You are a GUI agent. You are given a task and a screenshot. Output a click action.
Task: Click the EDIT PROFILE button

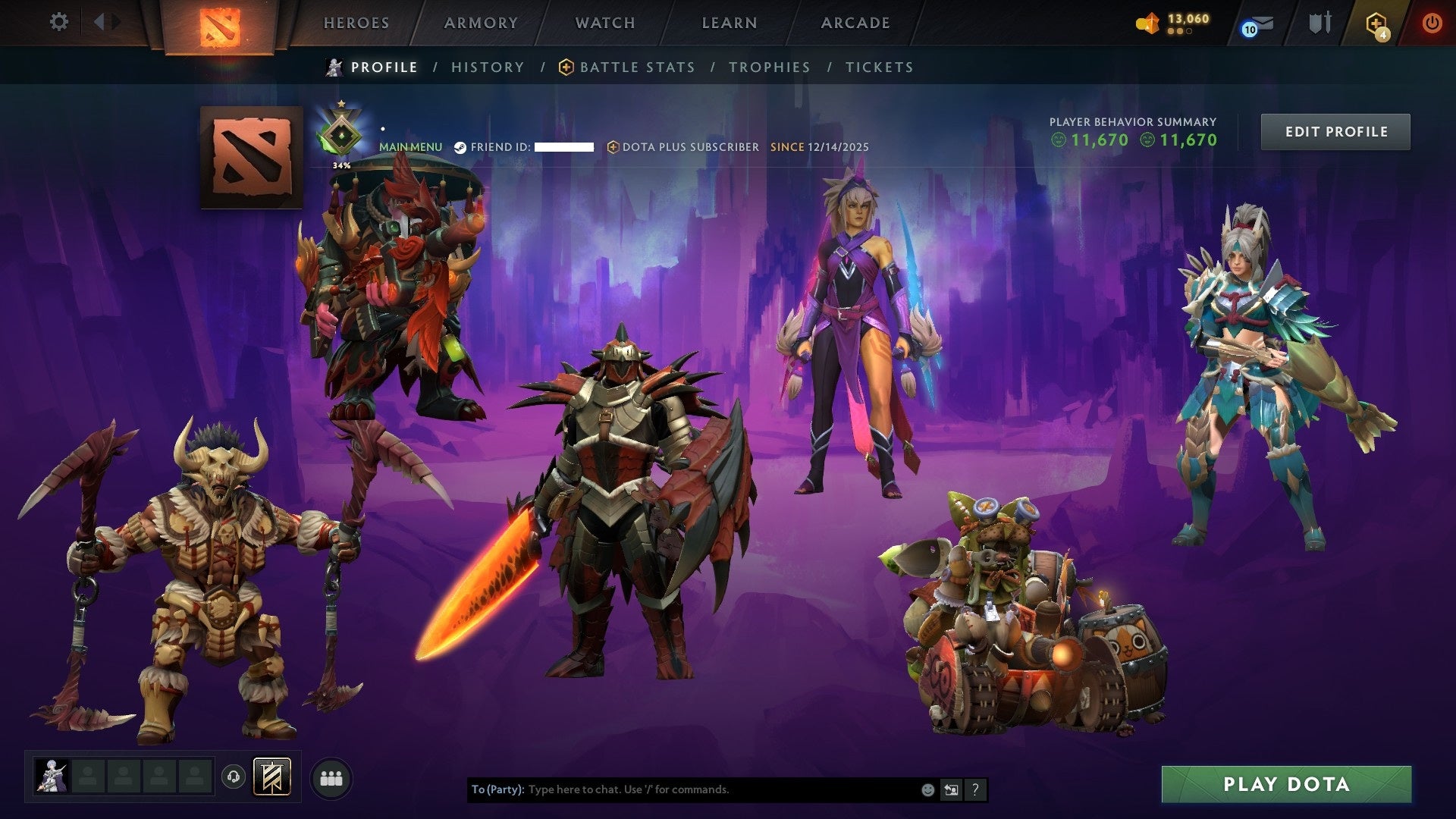(1335, 130)
